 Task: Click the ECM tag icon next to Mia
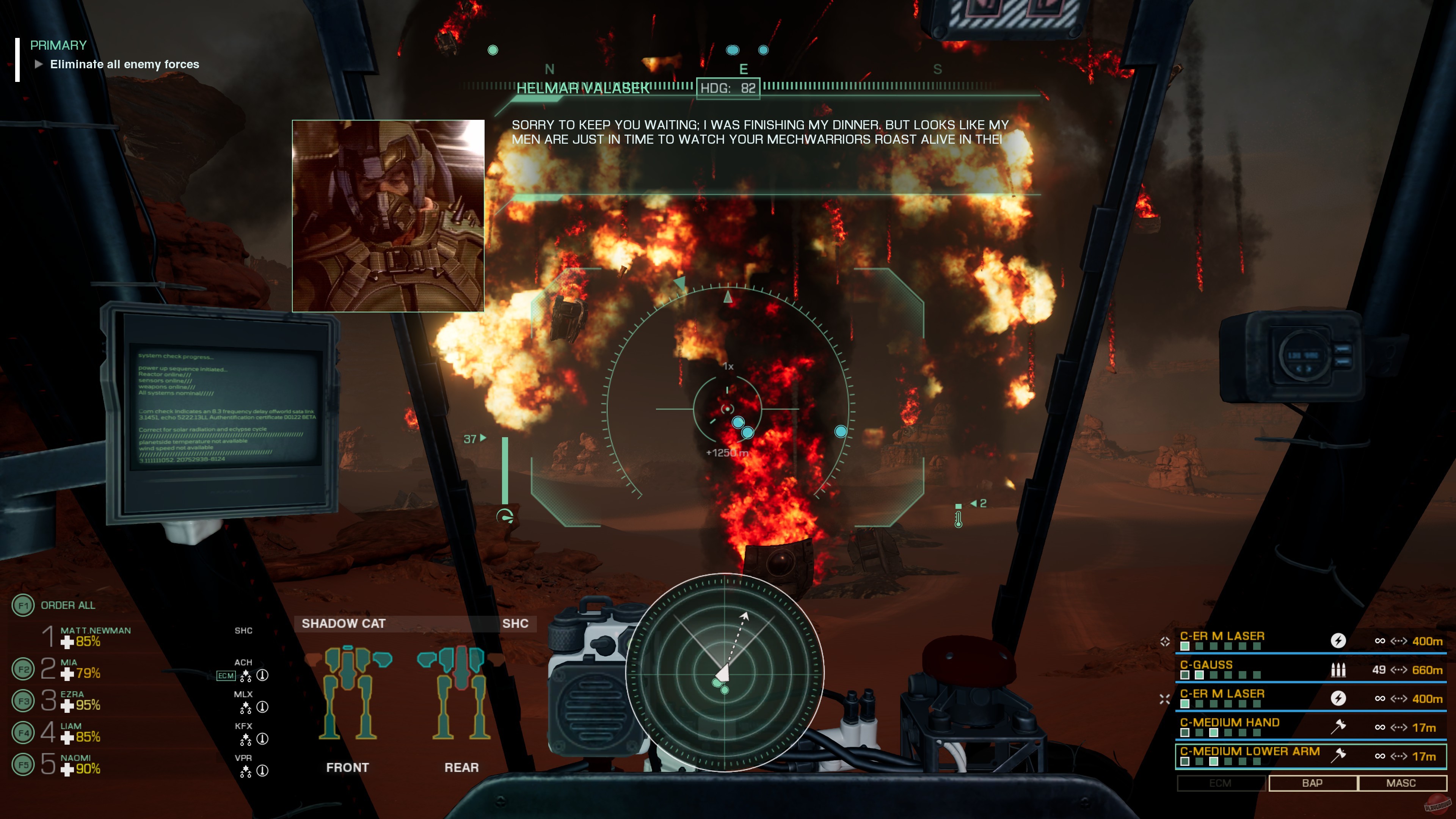point(226,675)
